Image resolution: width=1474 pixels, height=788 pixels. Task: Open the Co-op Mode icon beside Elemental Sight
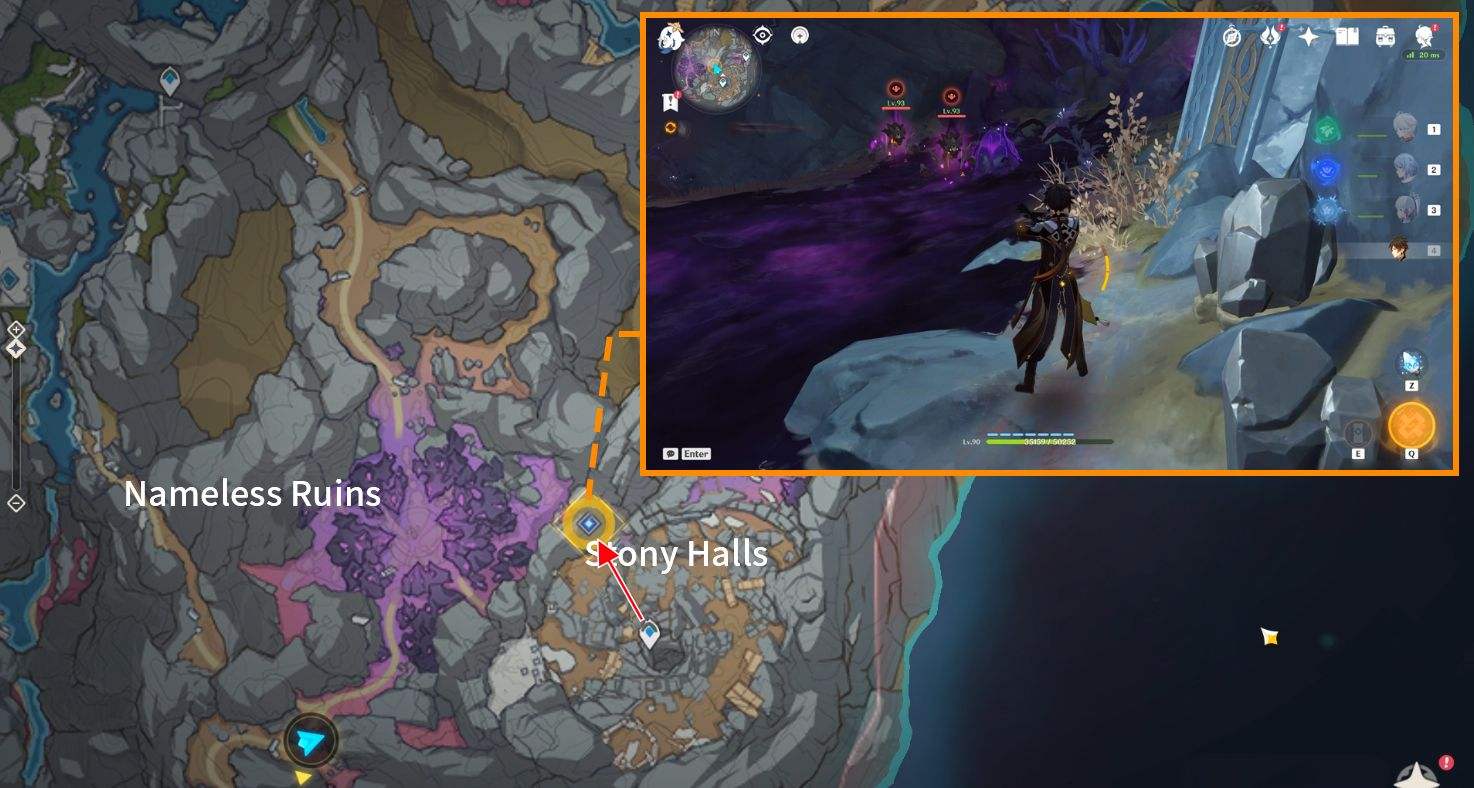(x=800, y=35)
